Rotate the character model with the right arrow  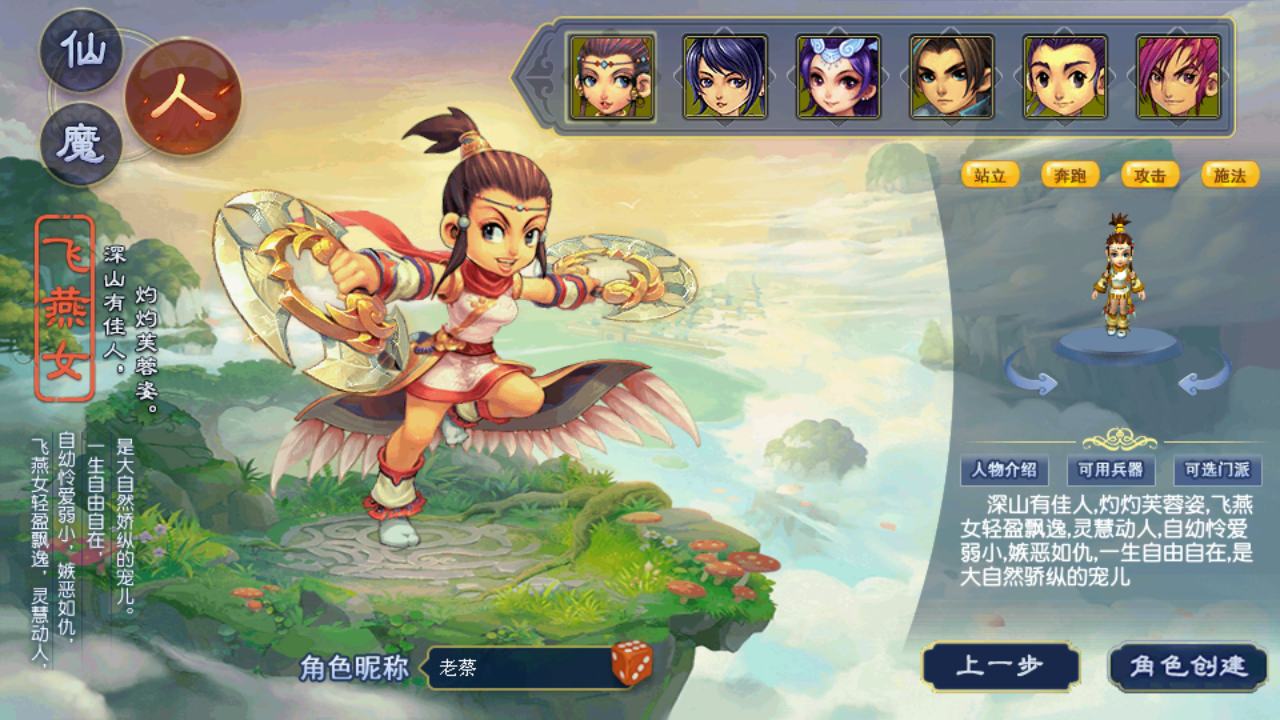click(x=1204, y=376)
